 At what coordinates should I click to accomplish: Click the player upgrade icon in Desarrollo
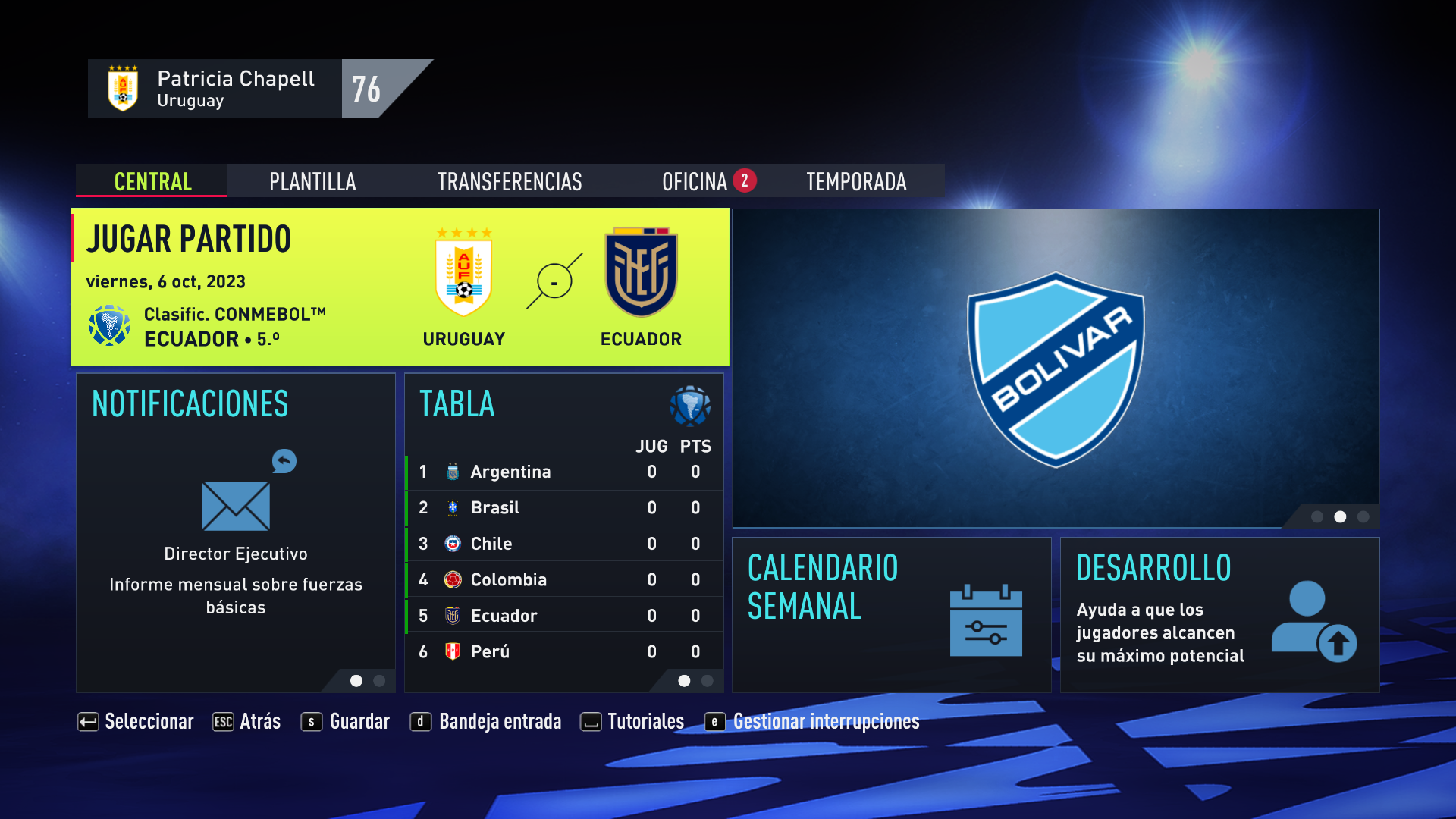pyautogui.click(x=1316, y=624)
